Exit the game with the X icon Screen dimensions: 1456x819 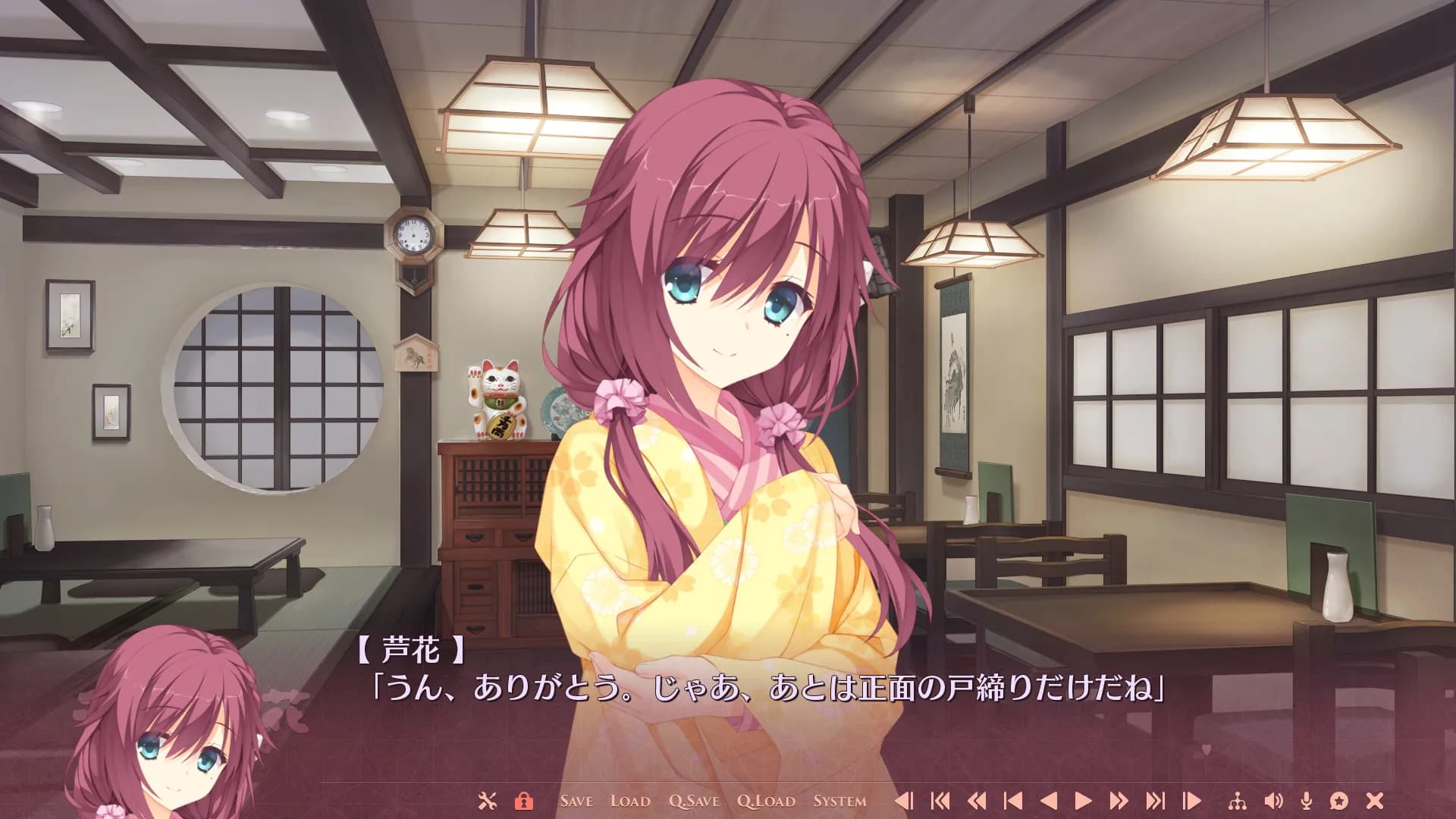tap(1374, 800)
